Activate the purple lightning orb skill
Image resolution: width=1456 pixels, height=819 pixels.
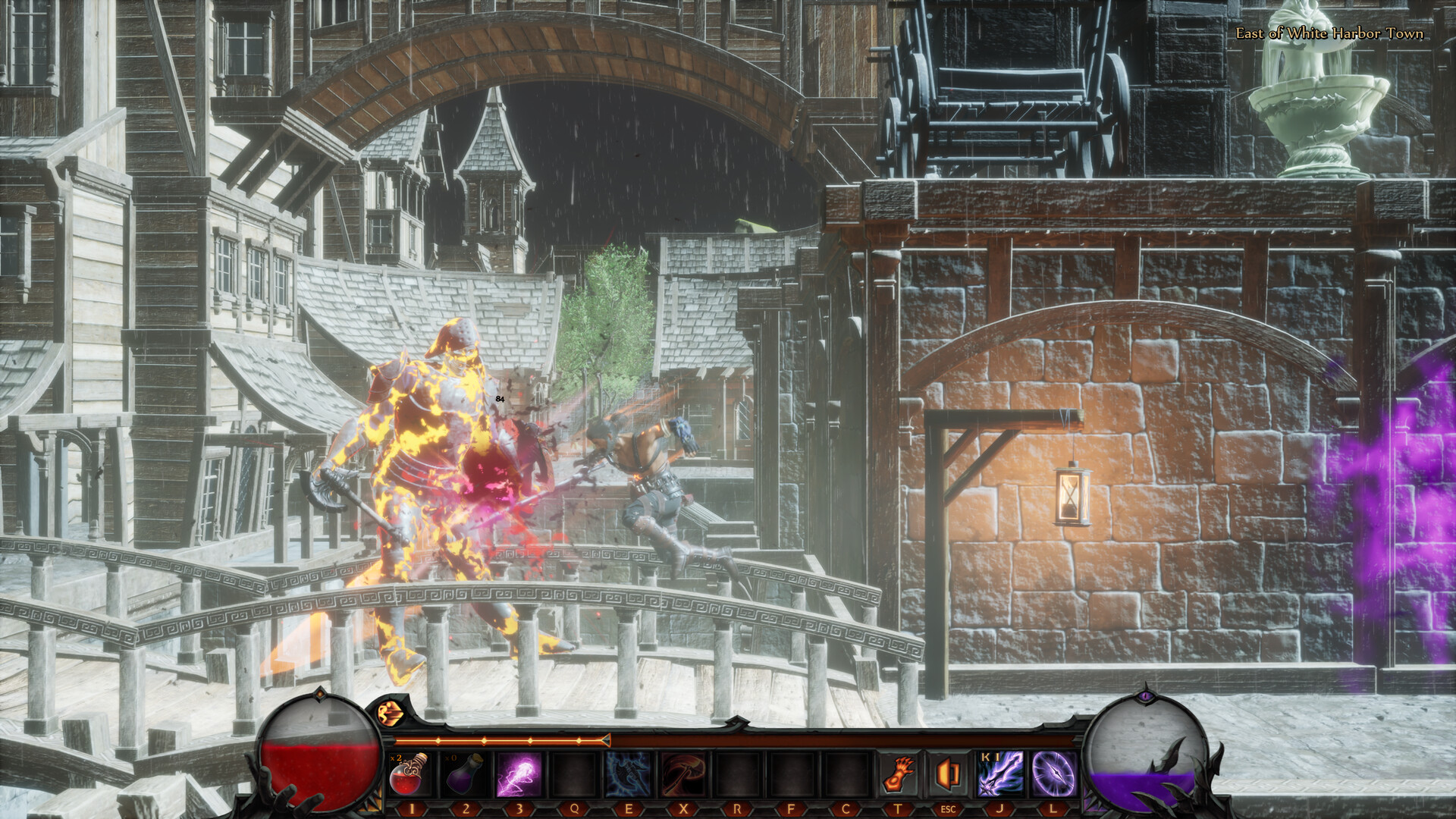coord(519,774)
